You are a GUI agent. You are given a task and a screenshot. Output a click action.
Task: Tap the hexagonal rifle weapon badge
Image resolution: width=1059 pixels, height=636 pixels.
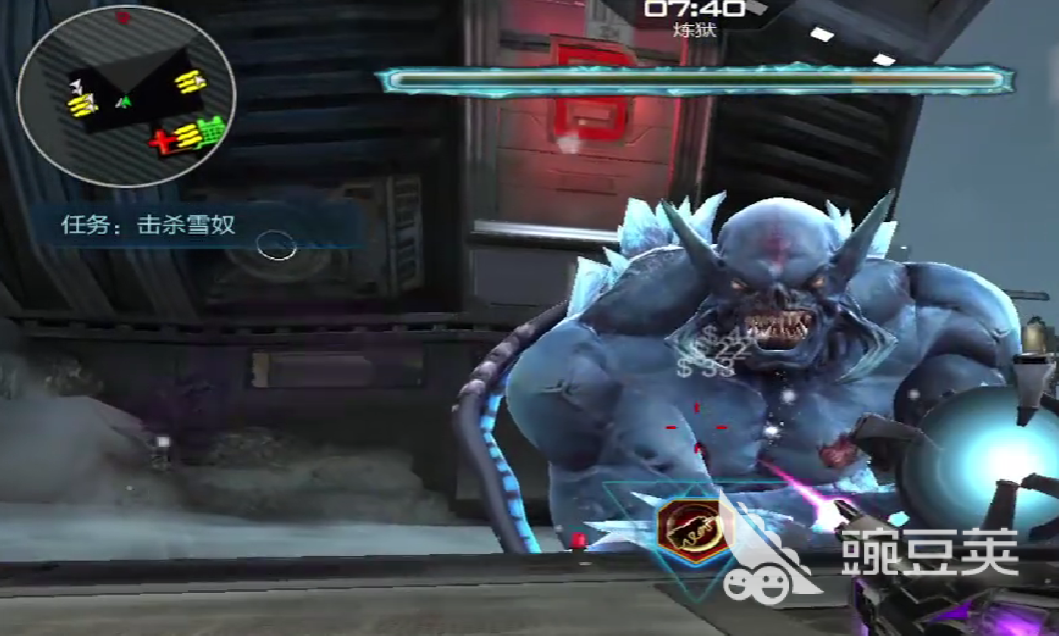(x=689, y=528)
